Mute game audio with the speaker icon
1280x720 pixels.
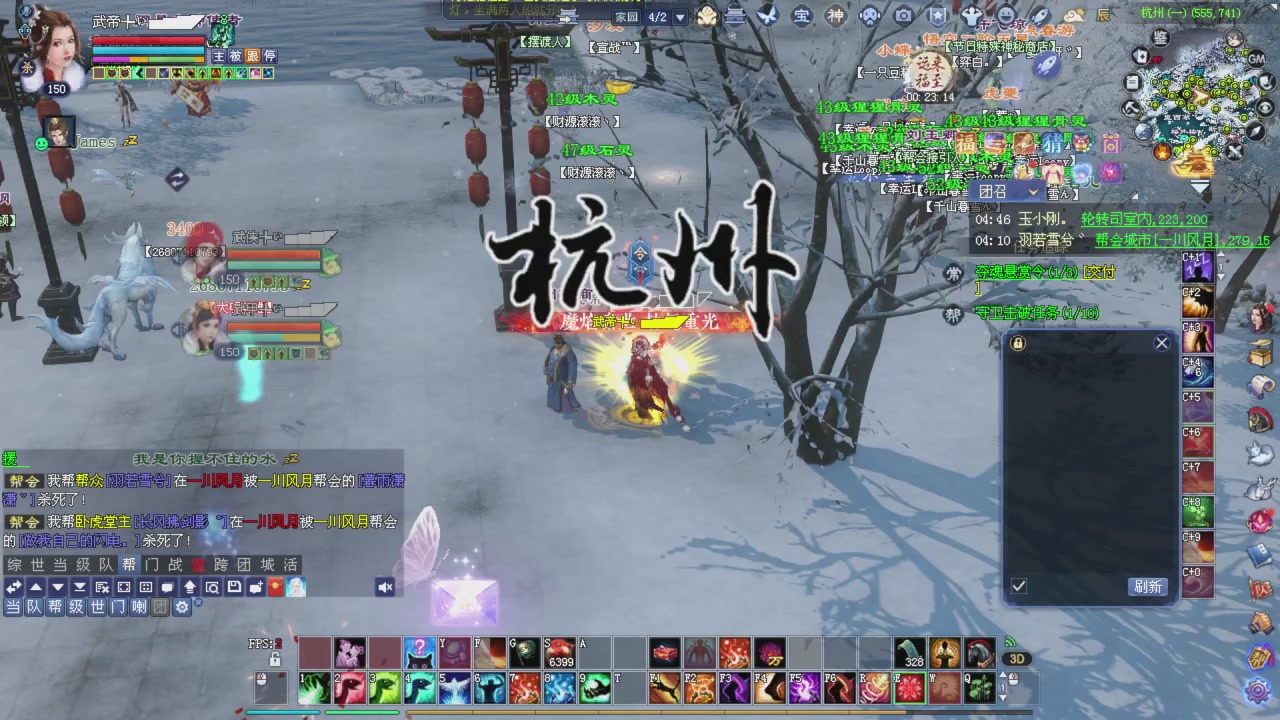coord(384,587)
